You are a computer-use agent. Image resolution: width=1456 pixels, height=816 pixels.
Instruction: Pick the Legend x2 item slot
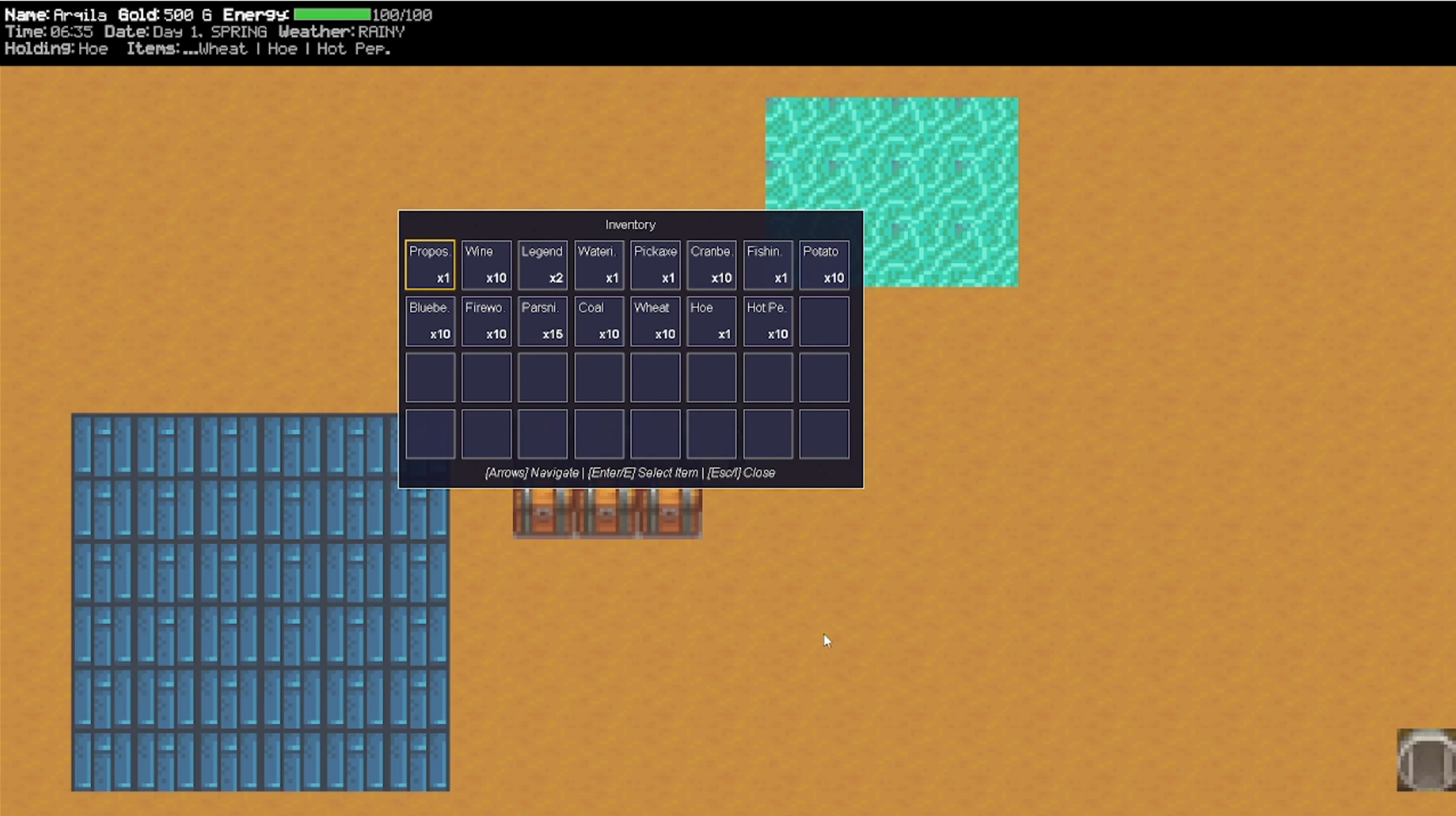pos(542,265)
